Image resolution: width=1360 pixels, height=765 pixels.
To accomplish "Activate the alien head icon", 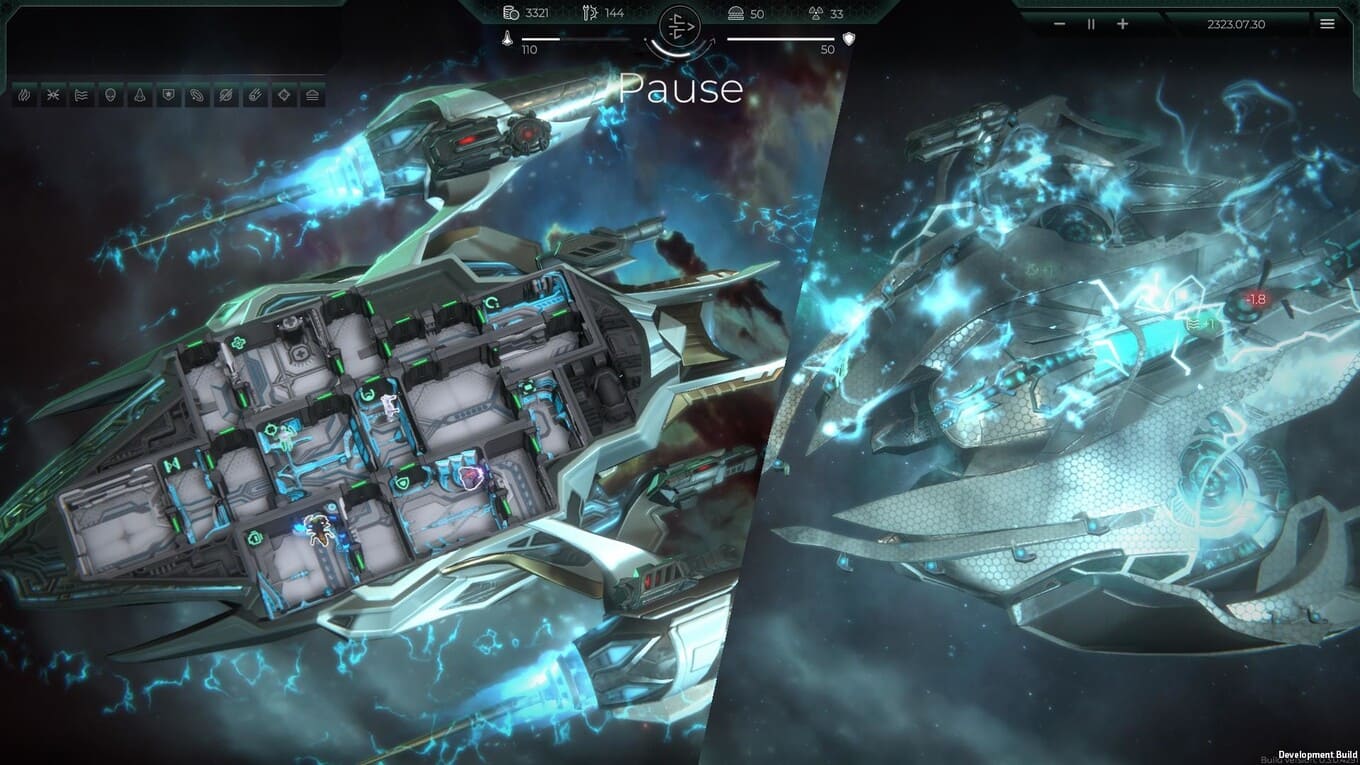I will pyautogui.click(x=111, y=96).
